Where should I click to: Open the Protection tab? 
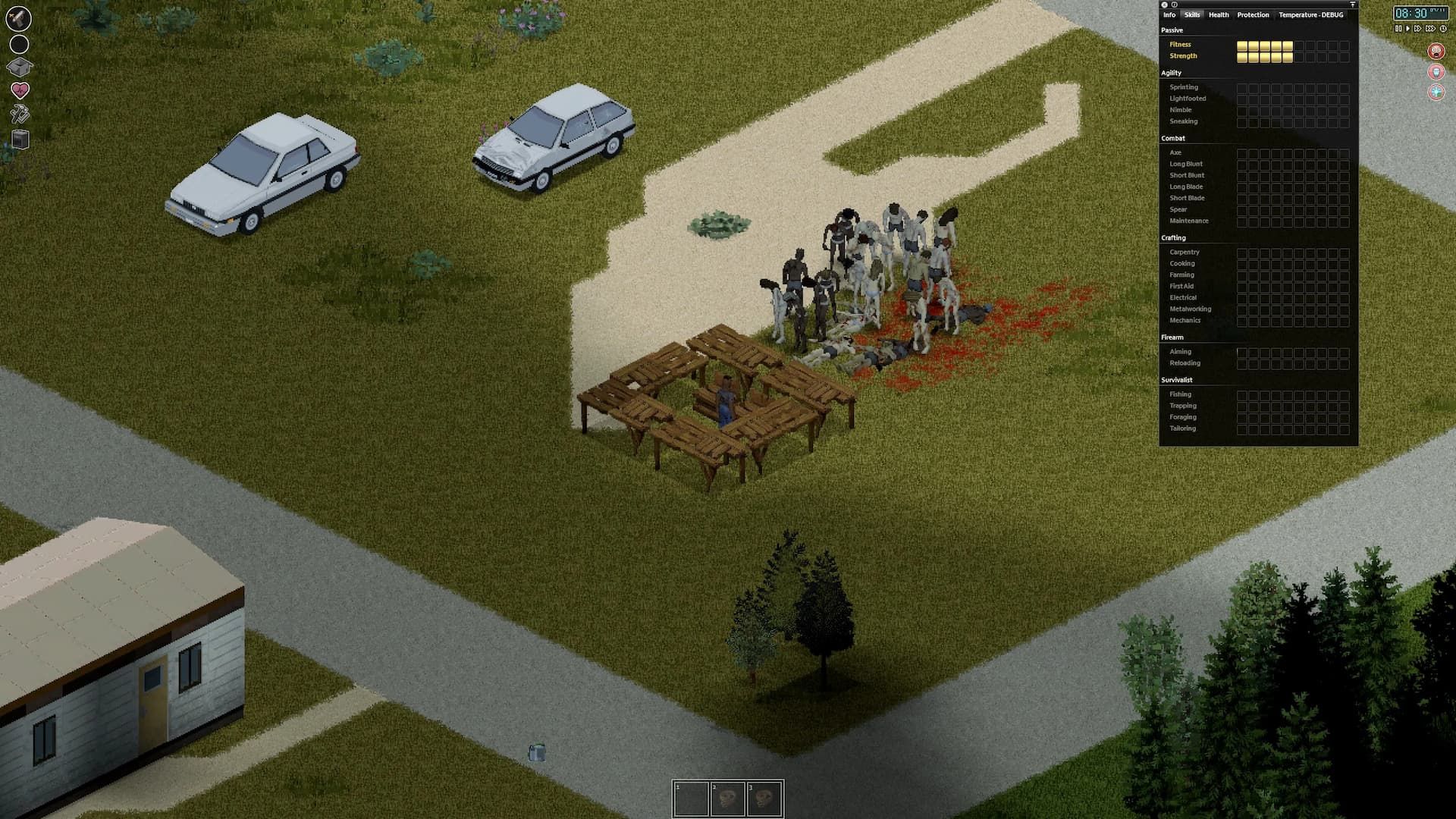pos(1253,14)
